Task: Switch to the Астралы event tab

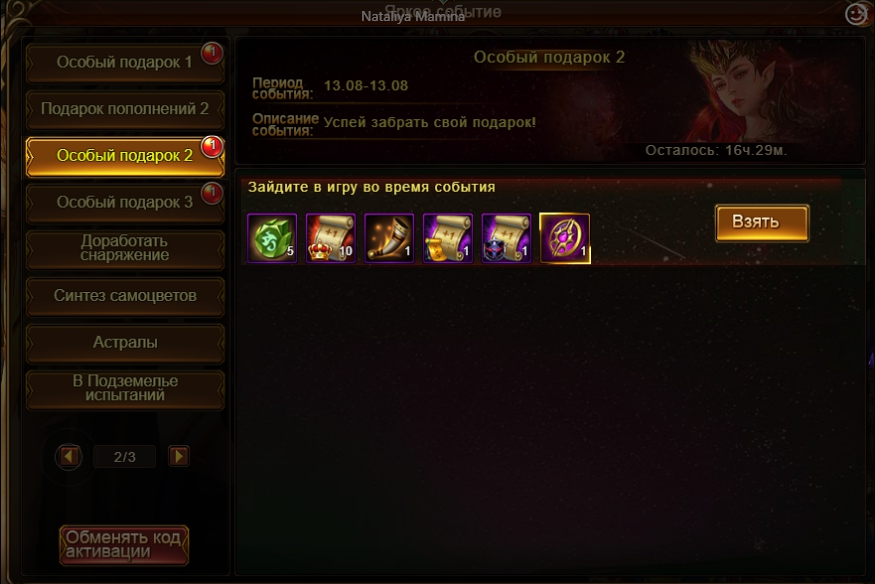Action: pos(124,342)
